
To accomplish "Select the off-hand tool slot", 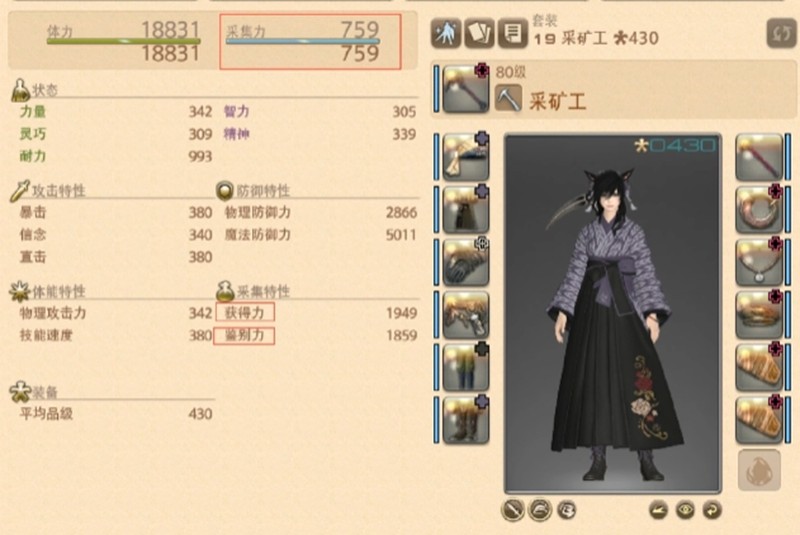I will pos(759,156).
